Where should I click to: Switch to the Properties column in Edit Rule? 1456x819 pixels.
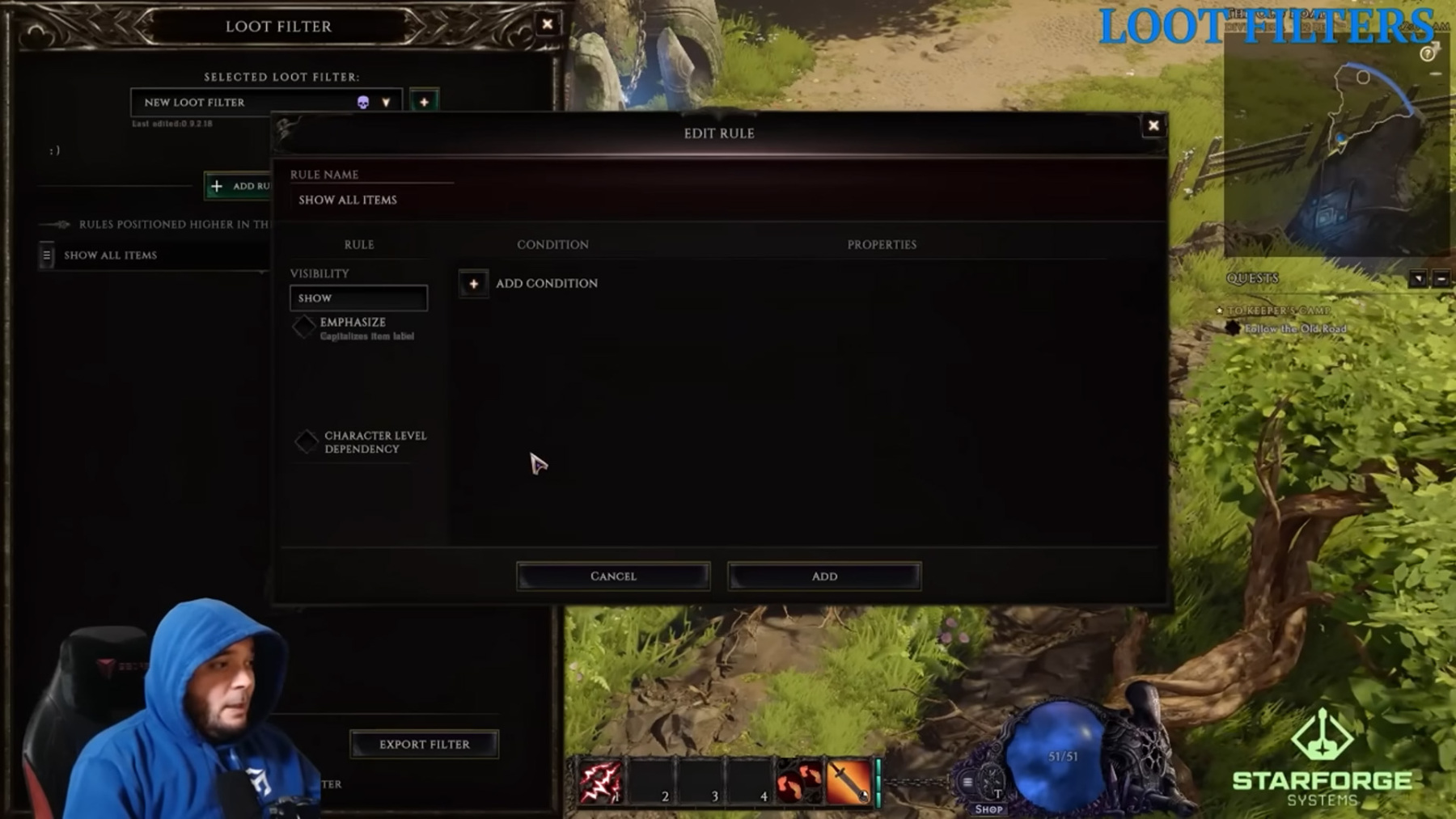[x=881, y=244]
